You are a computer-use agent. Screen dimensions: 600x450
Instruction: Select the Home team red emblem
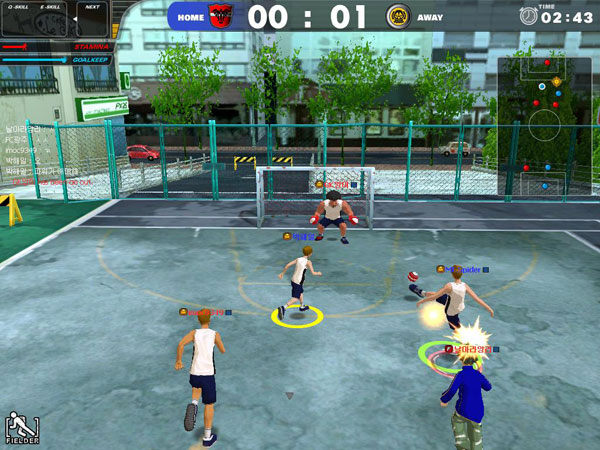pyautogui.click(x=220, y=15)
